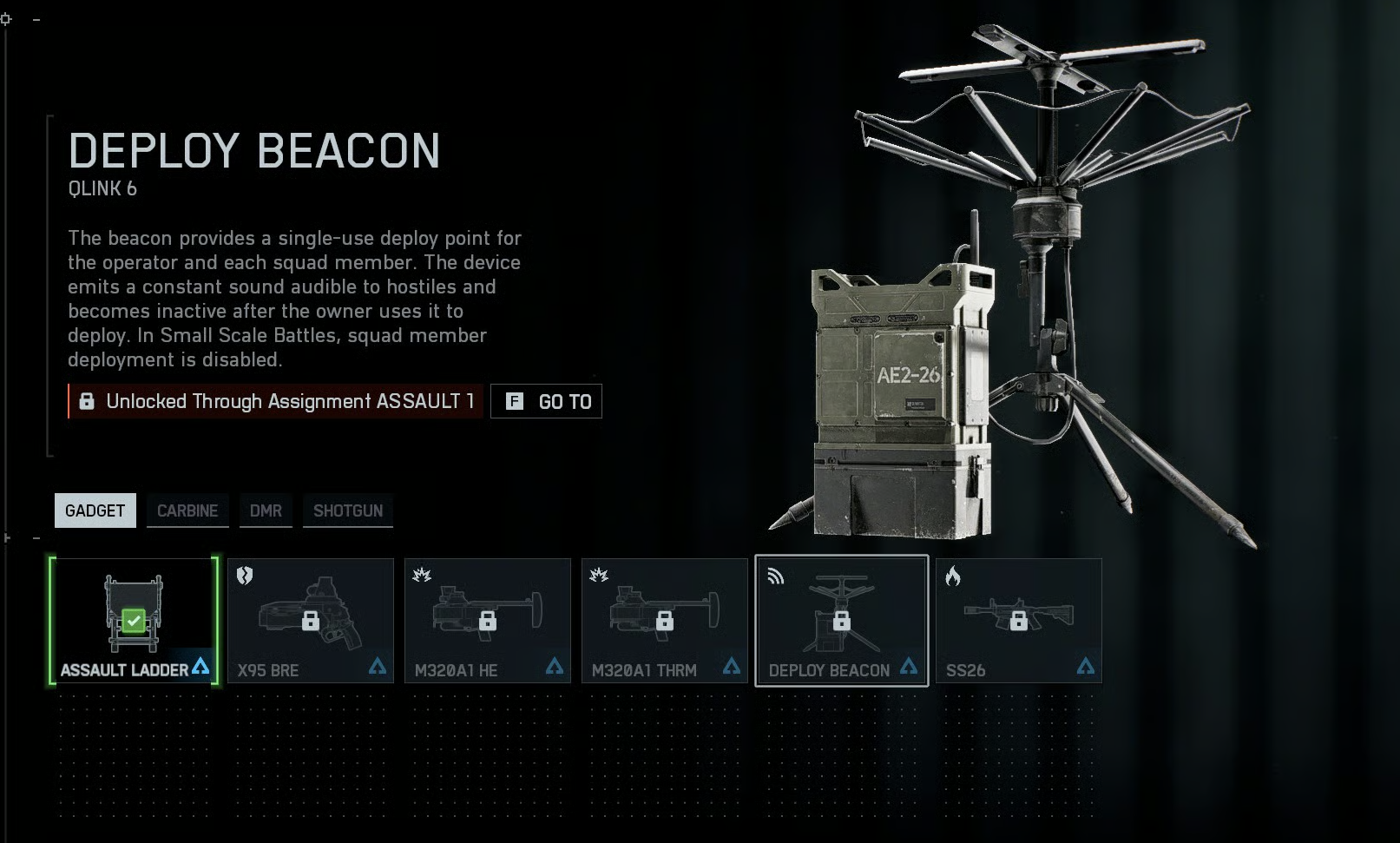This screenshot has width=1400, height=843.
Task: Pick the M320A1 THRM launcher tile
Action: point(665,621)
